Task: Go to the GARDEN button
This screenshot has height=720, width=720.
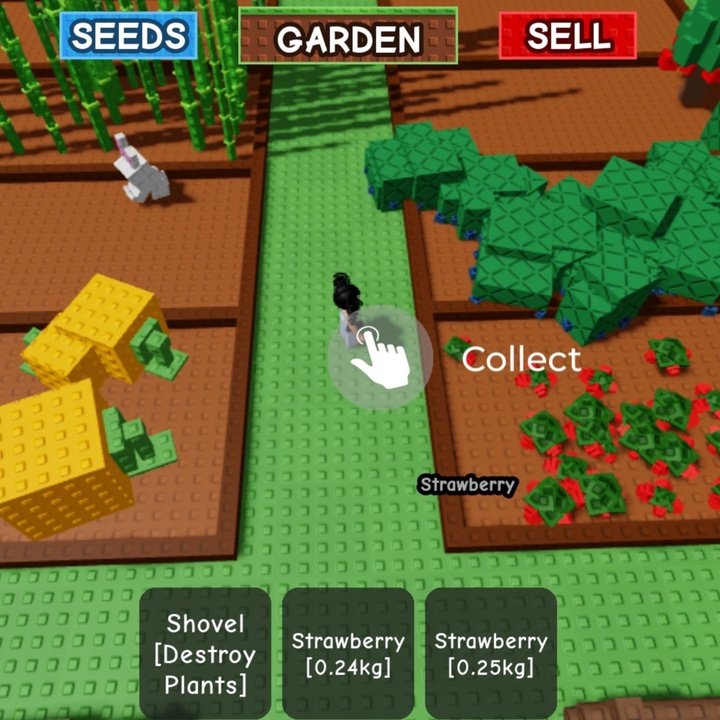Action: 348,37
